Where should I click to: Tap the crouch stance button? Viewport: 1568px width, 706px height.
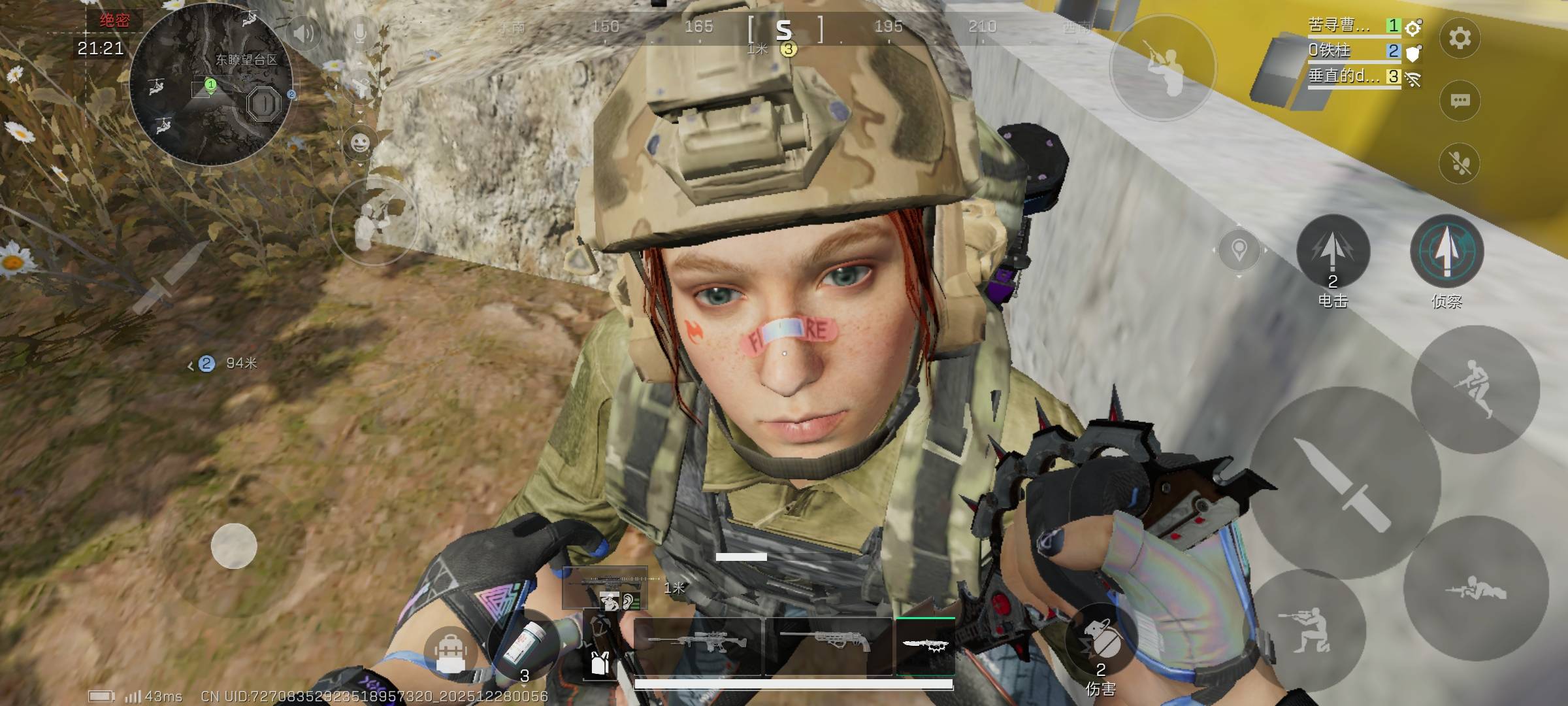[x=1307, y=631]
